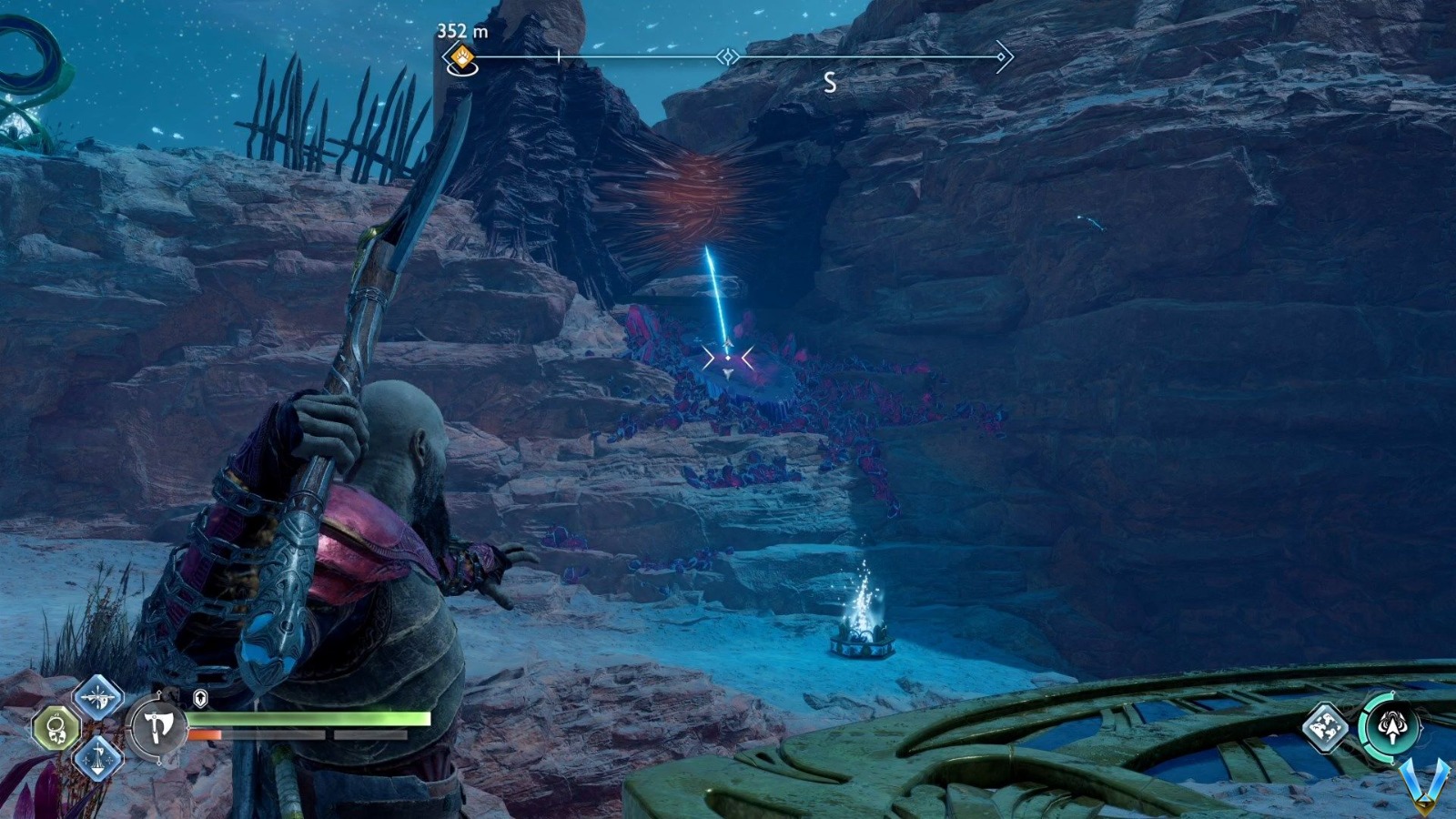Click the small shield icon above health bar
Image resolution: width=1456 pixels, height=819 pixels.
coord(200,699)
